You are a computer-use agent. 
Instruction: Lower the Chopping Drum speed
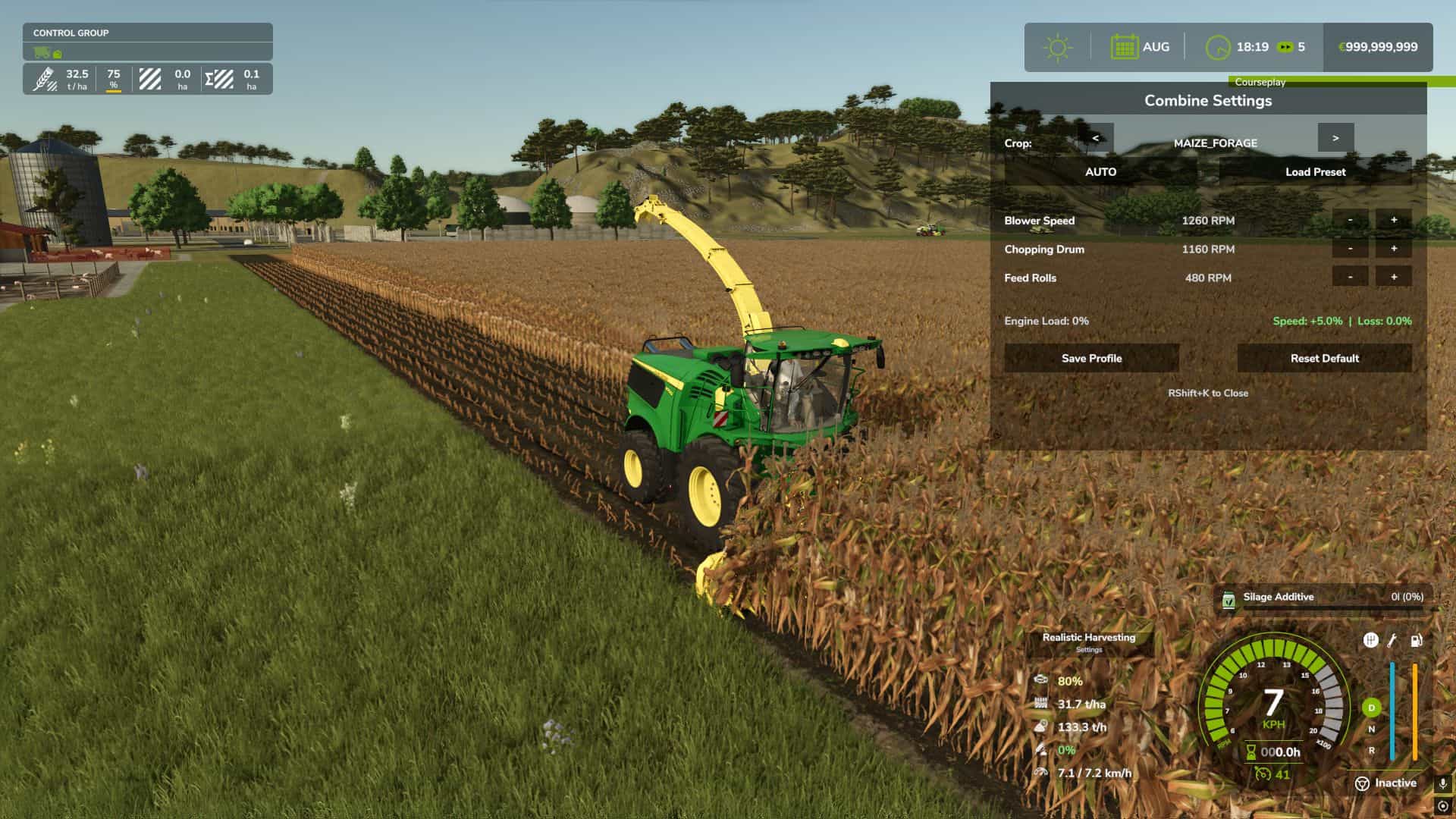pyautogui.click(x=1350, y=249)
